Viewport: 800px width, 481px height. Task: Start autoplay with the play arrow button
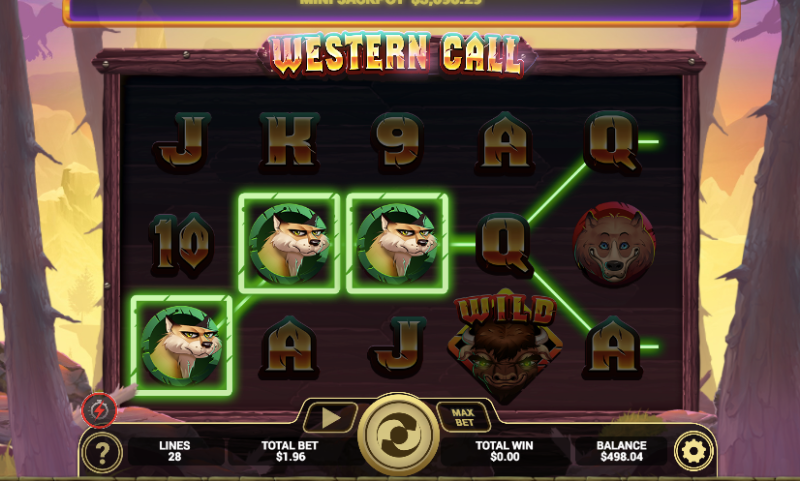[x=330, y=417]
